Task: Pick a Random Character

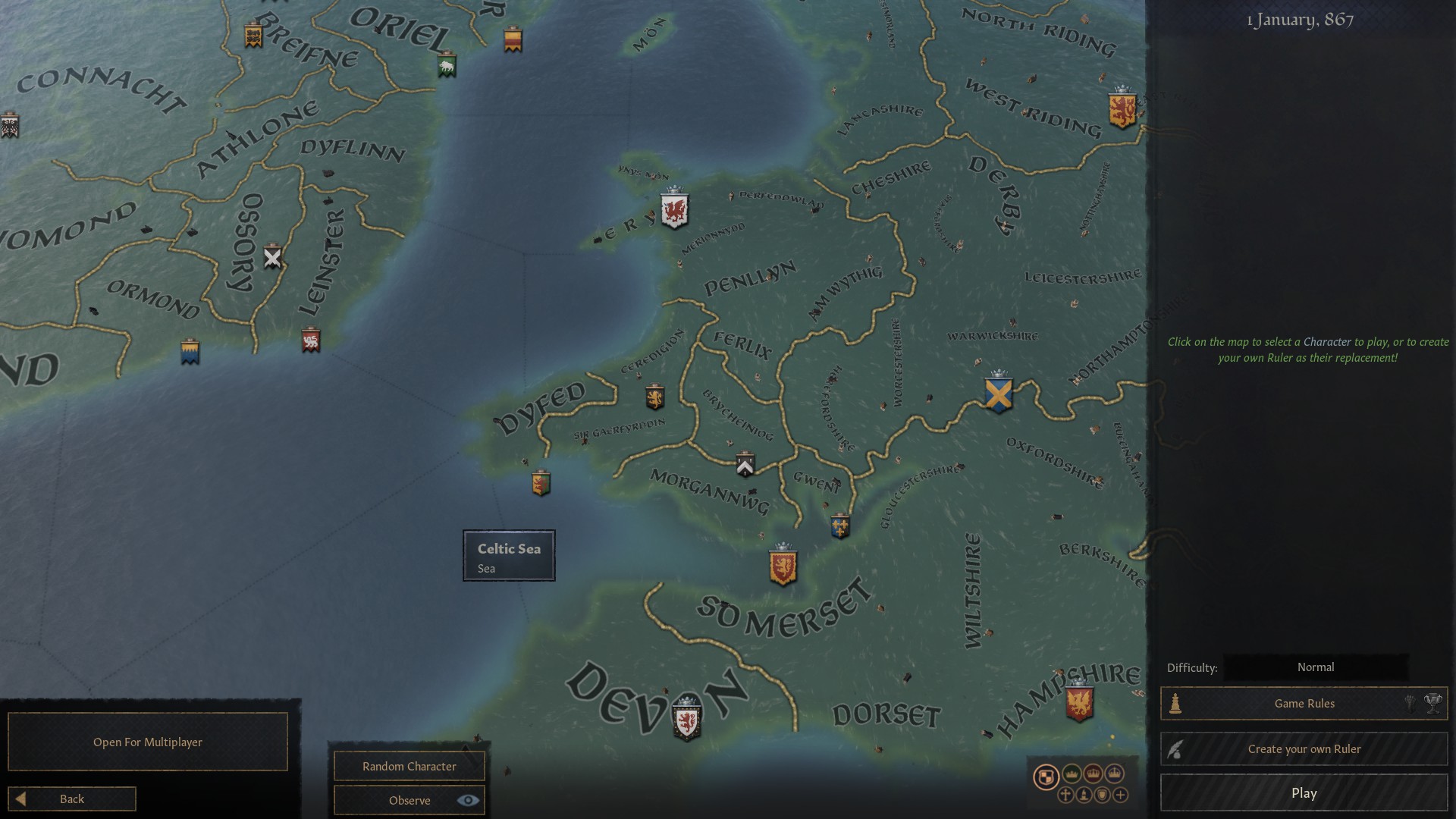Action: pyautogui.click(x=408, y=766)
